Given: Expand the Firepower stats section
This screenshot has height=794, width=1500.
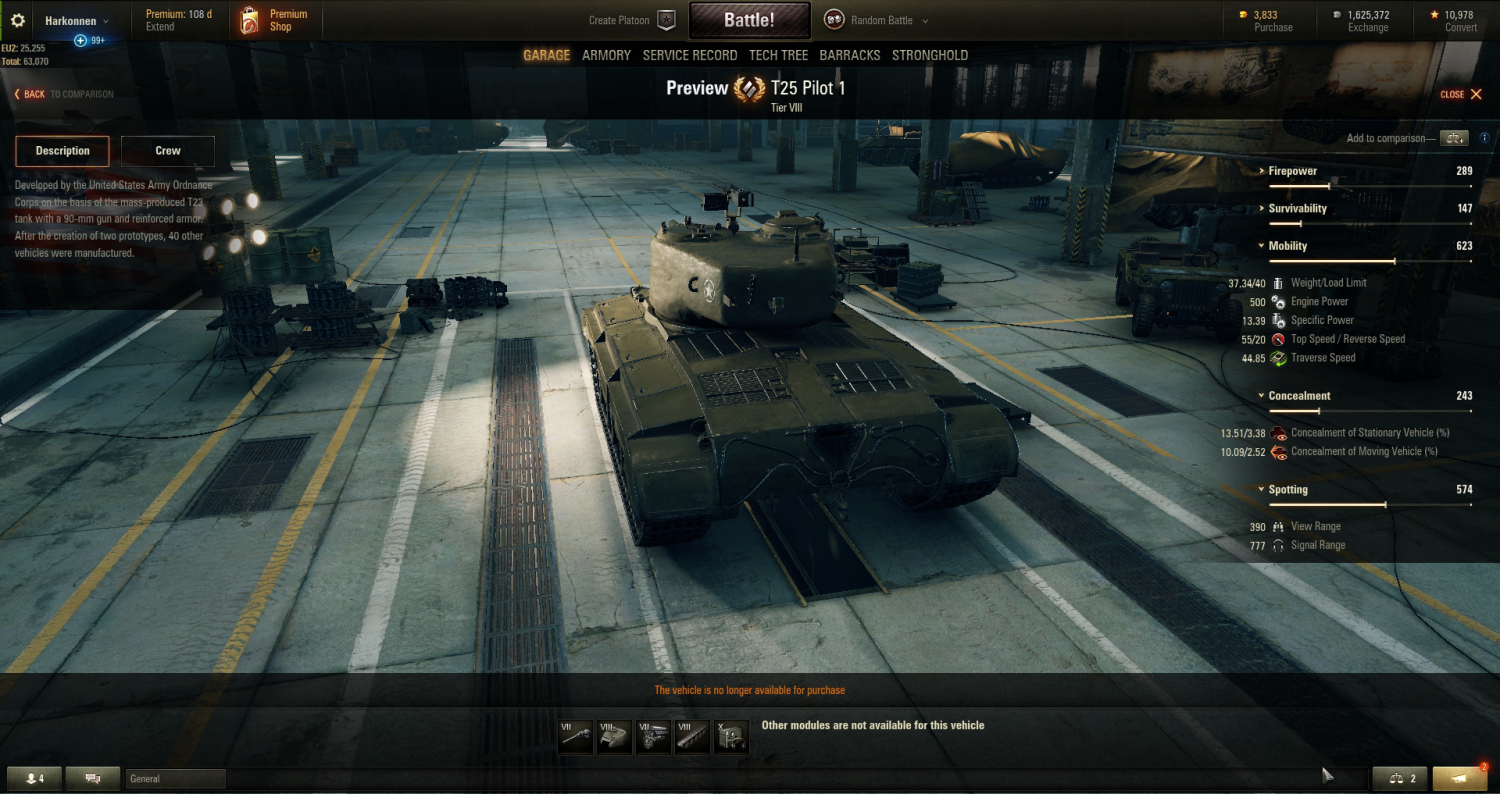Looking at the screenshot, I should 1292,171.
